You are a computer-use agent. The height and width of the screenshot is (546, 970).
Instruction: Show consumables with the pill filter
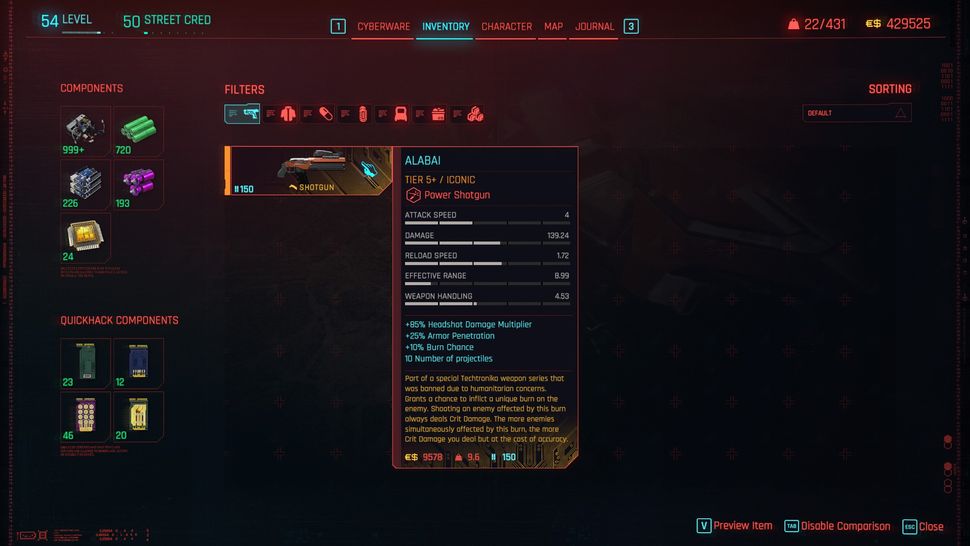pos(325,114)
